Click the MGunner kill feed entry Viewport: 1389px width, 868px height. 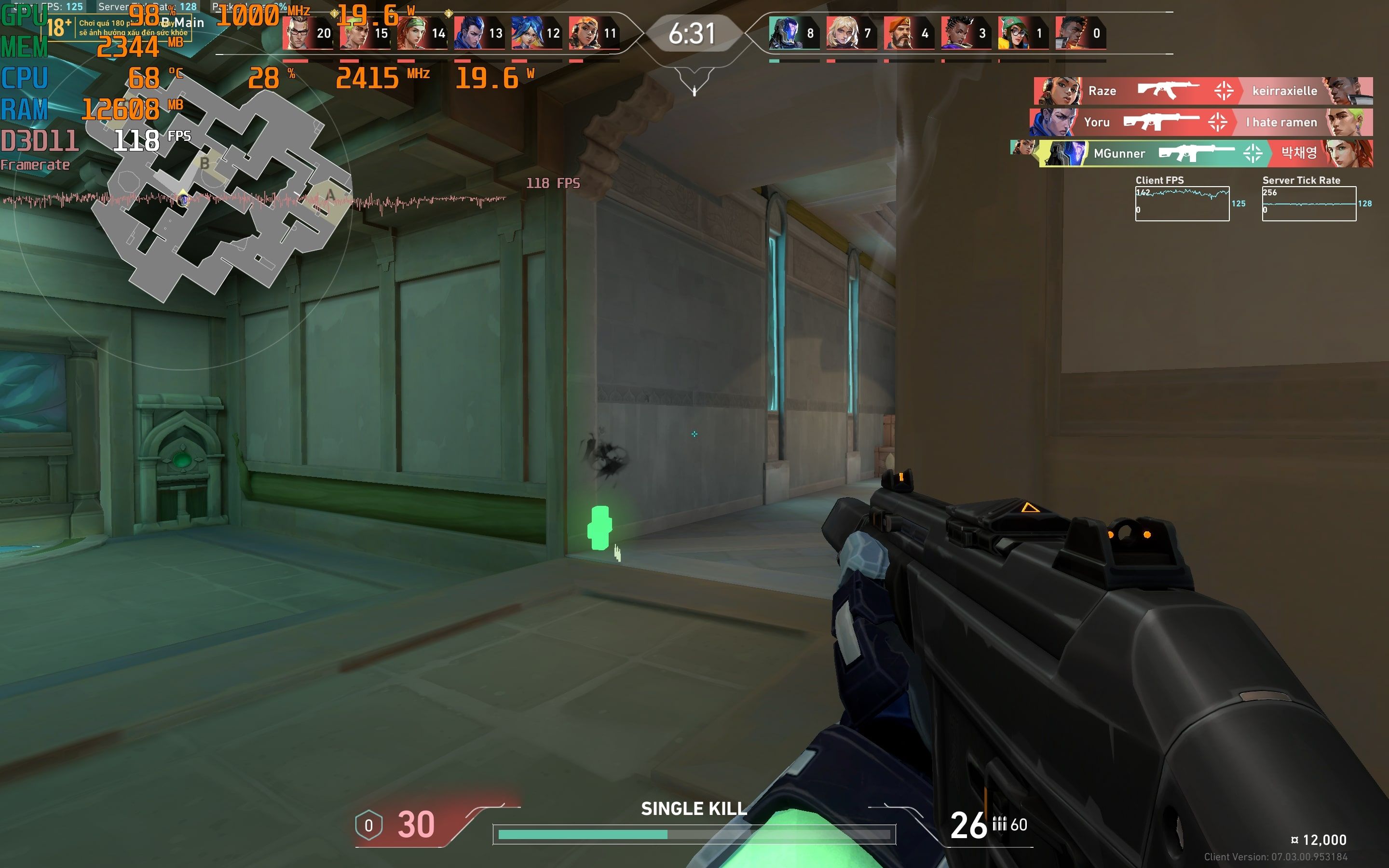1205,153
